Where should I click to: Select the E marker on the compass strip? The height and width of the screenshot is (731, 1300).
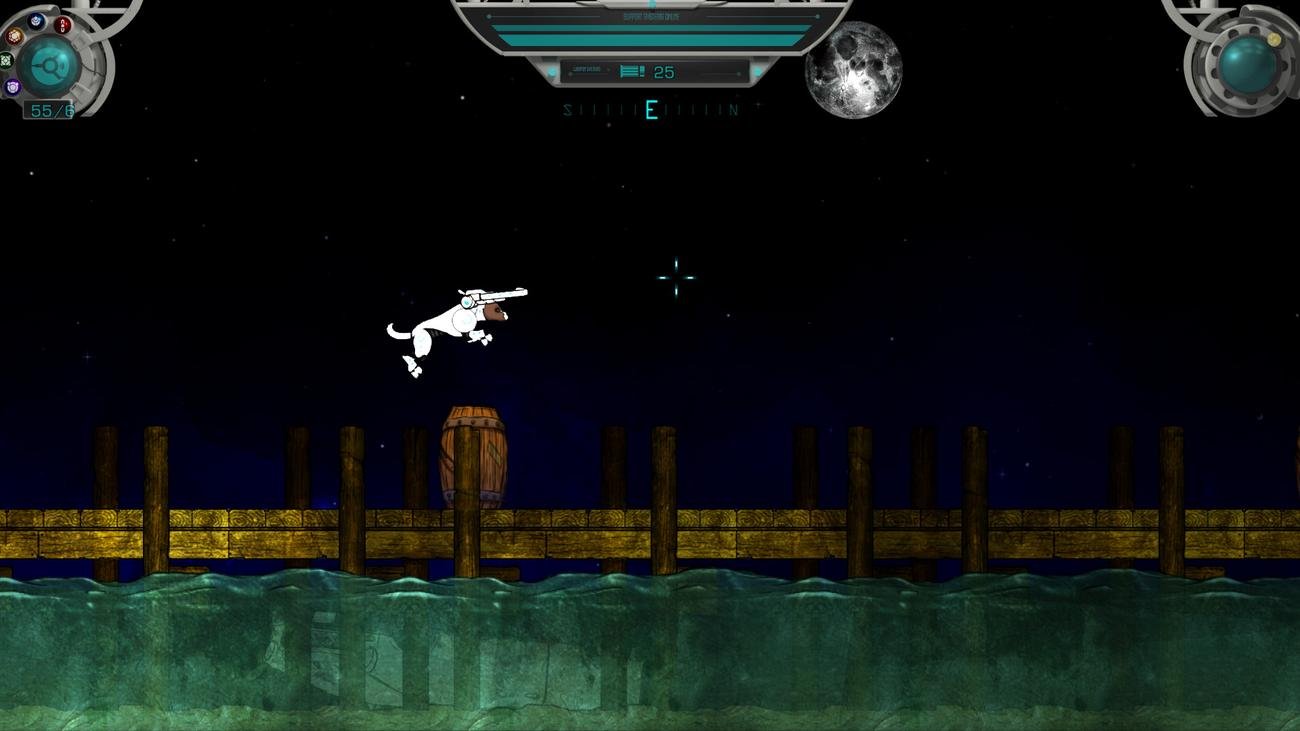(x=650, y=108)
